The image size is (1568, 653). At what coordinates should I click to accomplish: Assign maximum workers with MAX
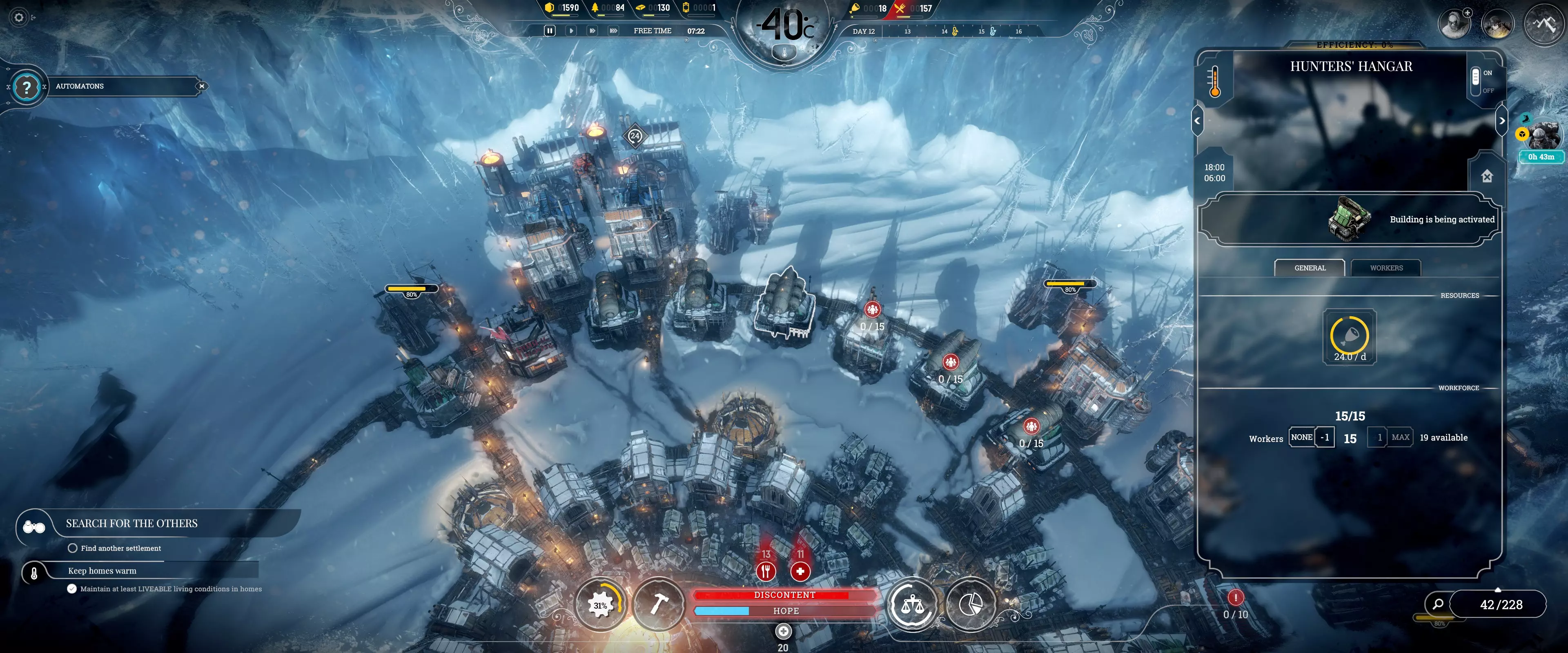(x=1400, y=437)
